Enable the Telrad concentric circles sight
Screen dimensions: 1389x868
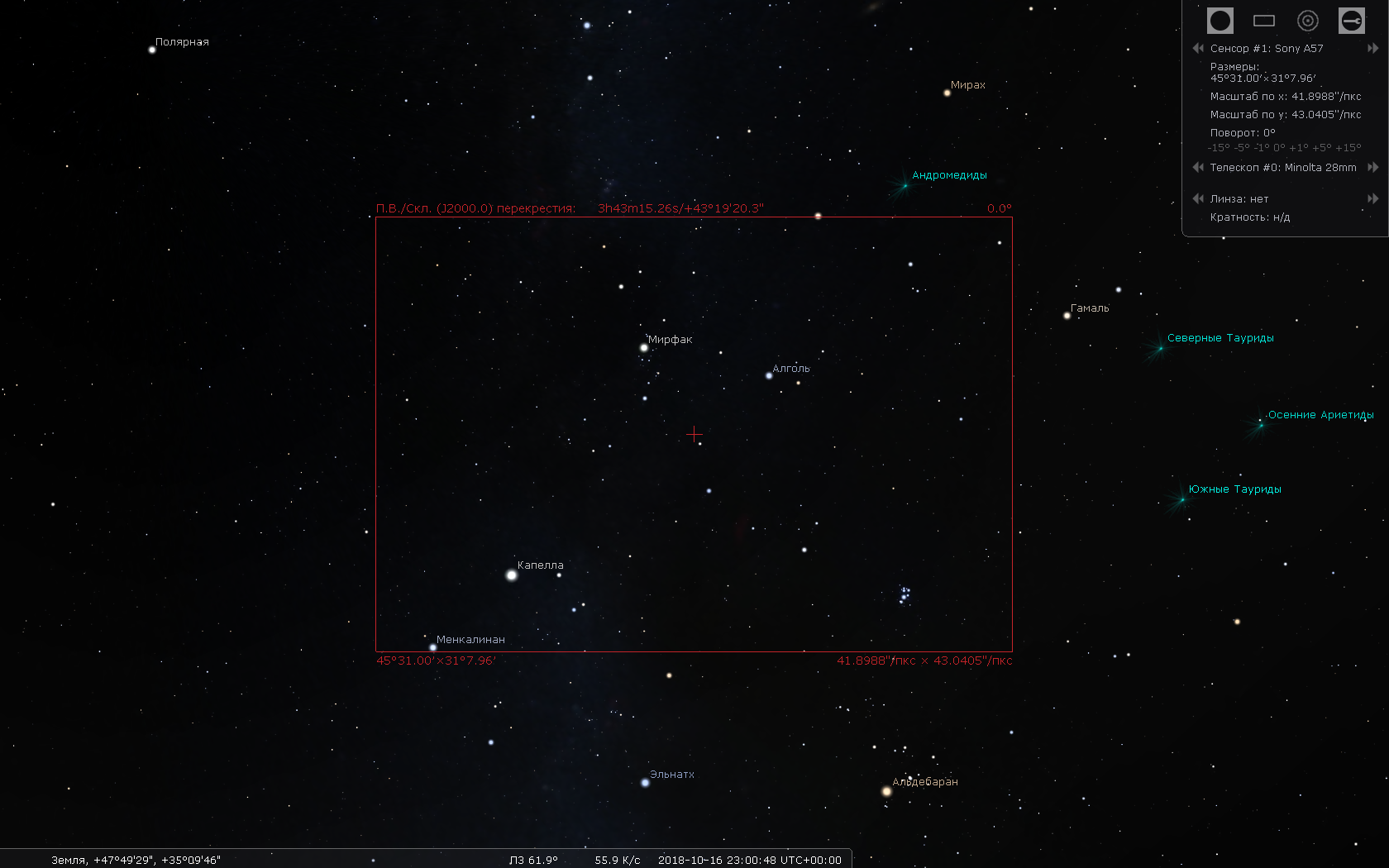pyautogui.click(x=1307, y=21)
